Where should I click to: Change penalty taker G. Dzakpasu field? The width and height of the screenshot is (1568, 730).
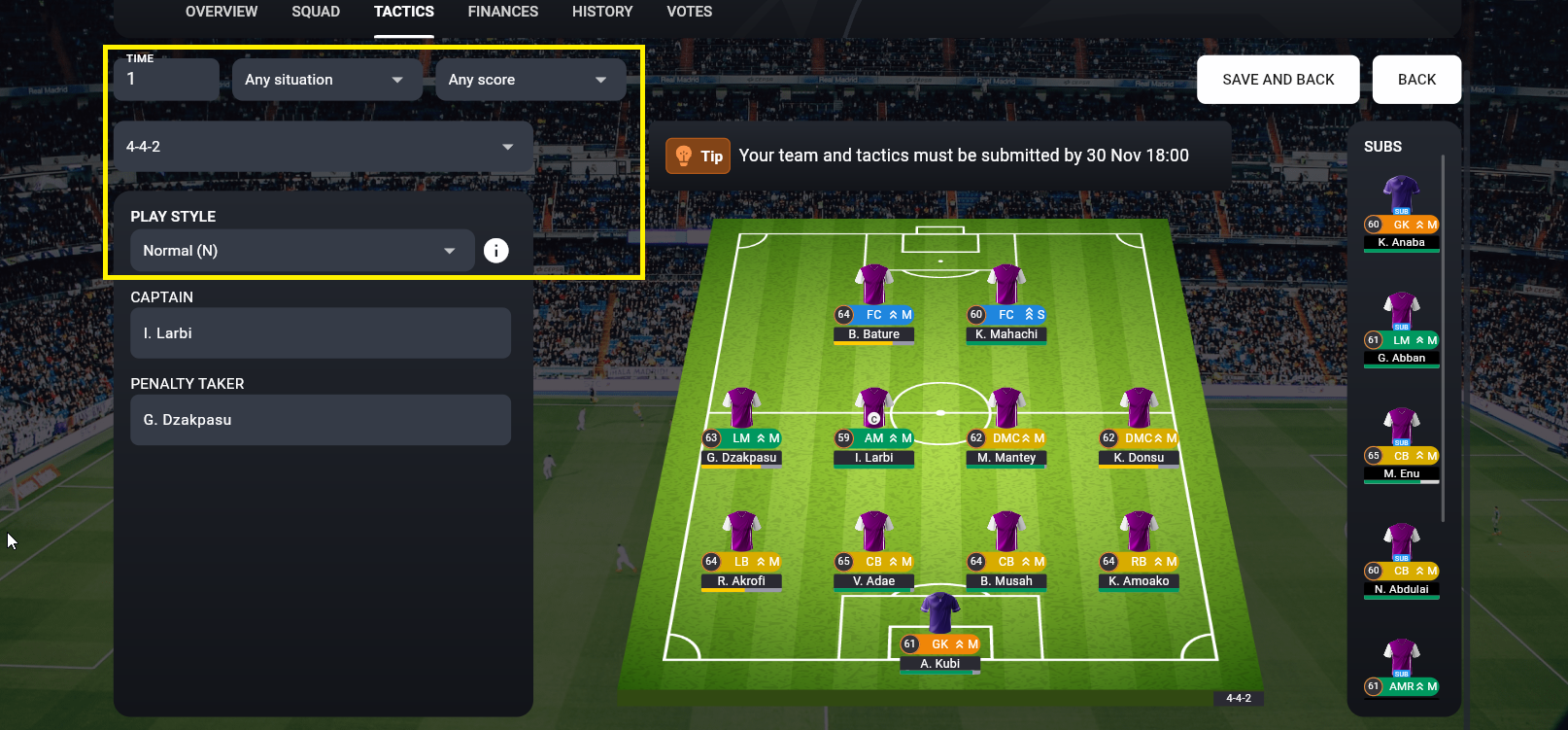(x=321, y=420)
